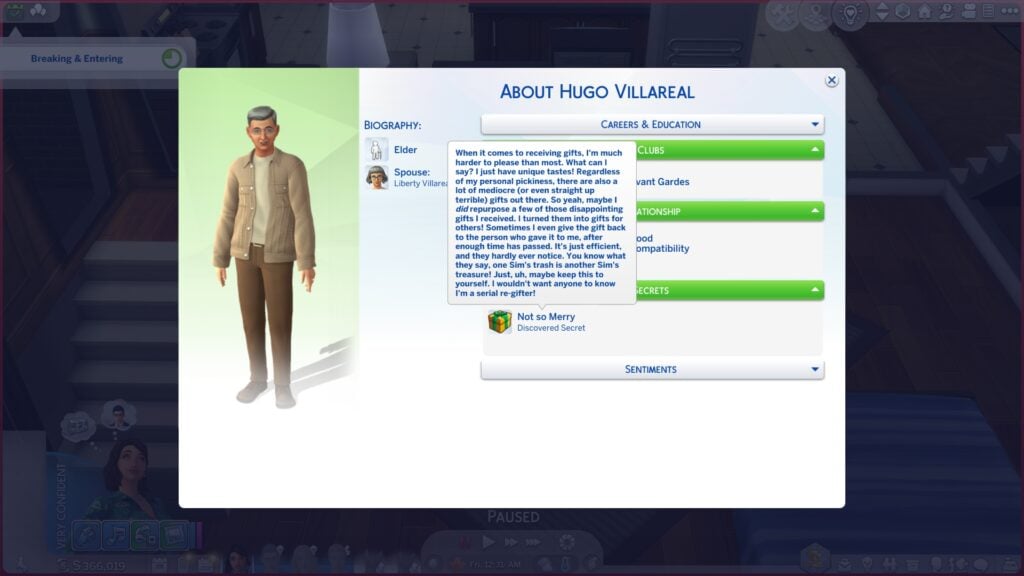The width and height of the screenshot is (1024, 576).
Task: Open the camera controls icon
Action: pos(969,12)
